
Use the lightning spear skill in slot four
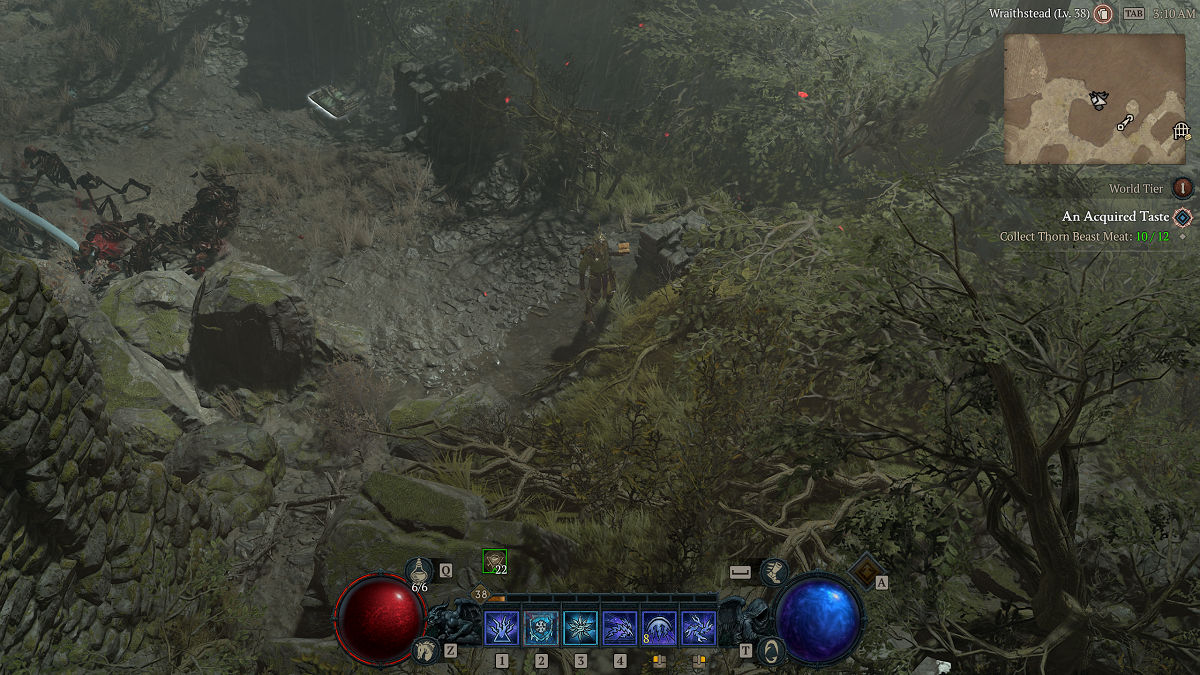[x=620, y=629]
